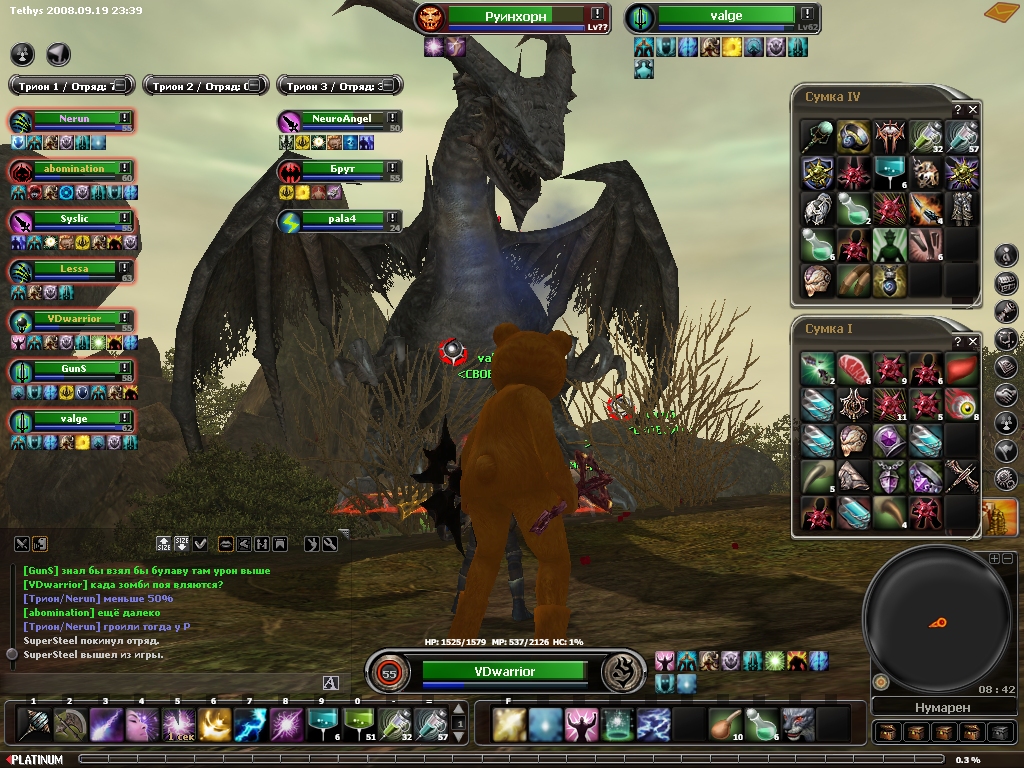This screenshot has height=768, width=1024.
Task: Select the Трион 1 party tab
Action: 71,86
